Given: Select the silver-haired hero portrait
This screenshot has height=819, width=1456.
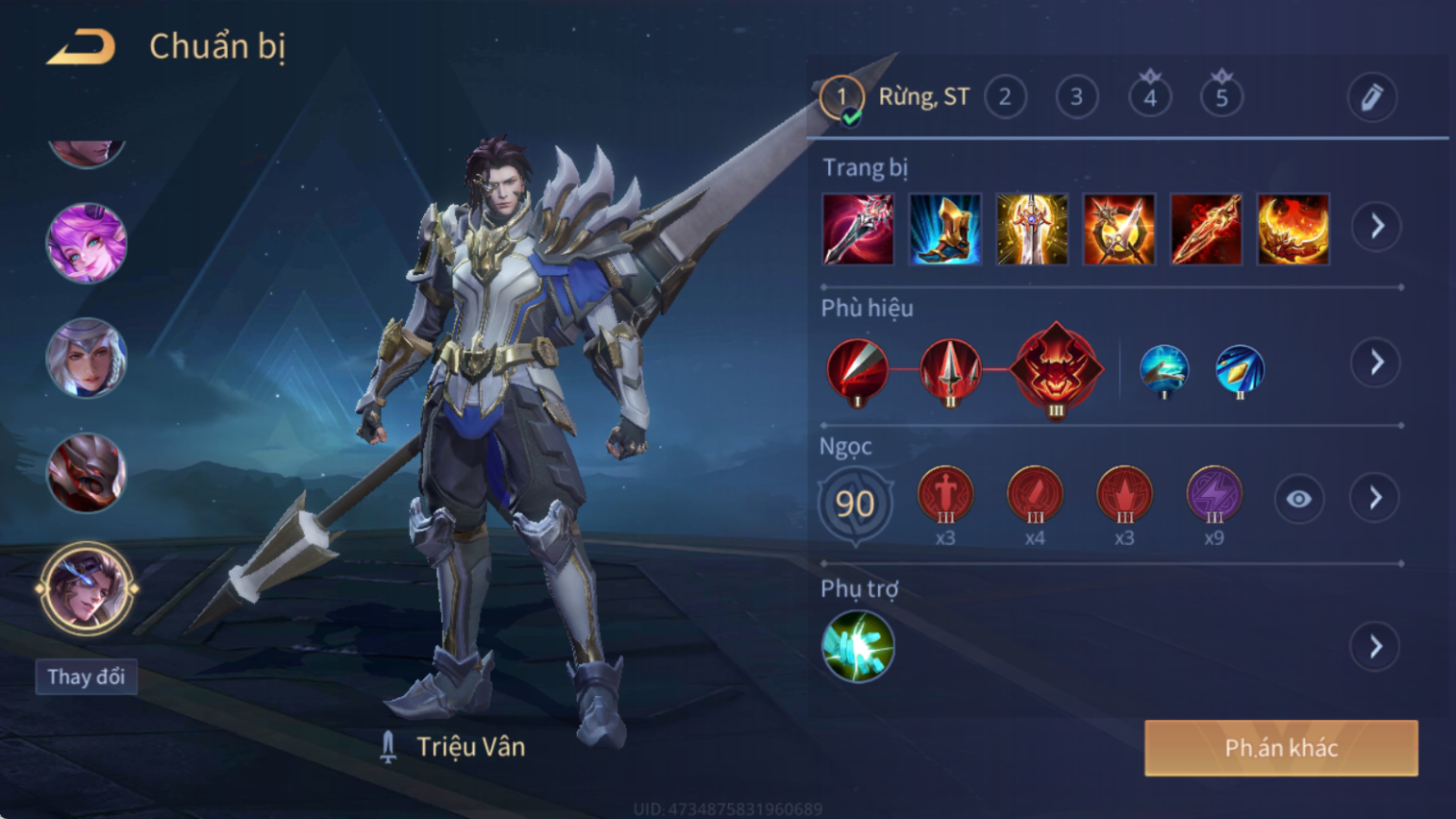Looking at the screenshot, I should 87,359.
